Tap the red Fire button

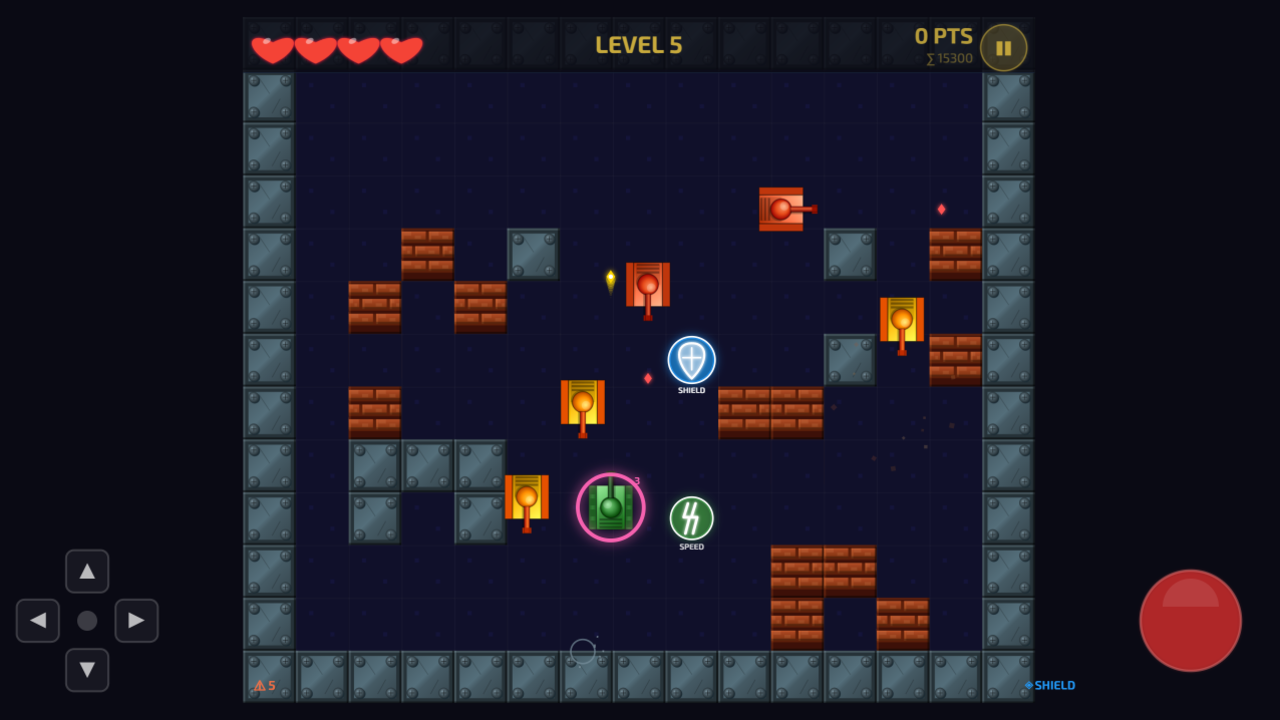pyautogui.click(x=1190, y=620)
